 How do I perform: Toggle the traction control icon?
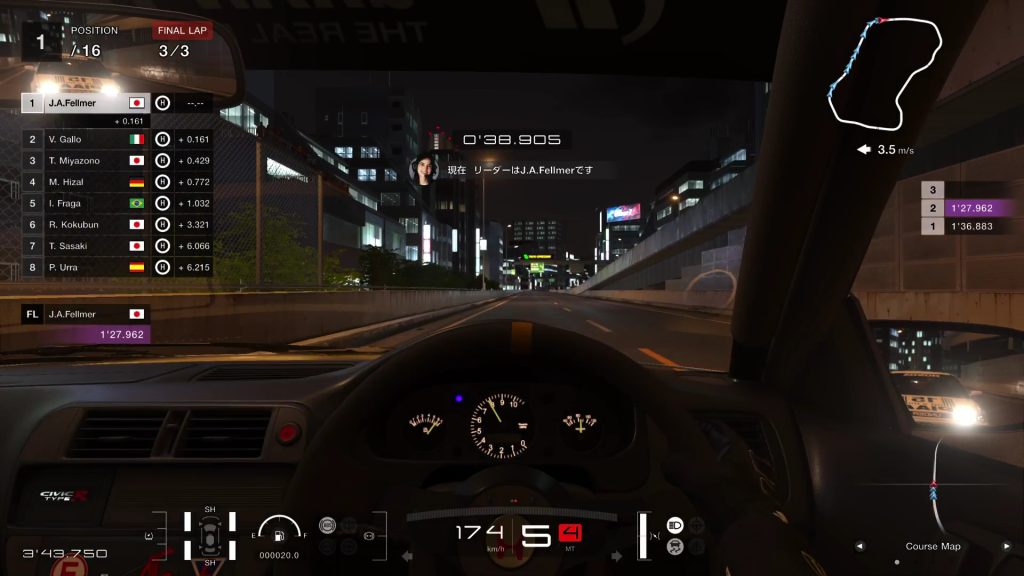(675, 546)
